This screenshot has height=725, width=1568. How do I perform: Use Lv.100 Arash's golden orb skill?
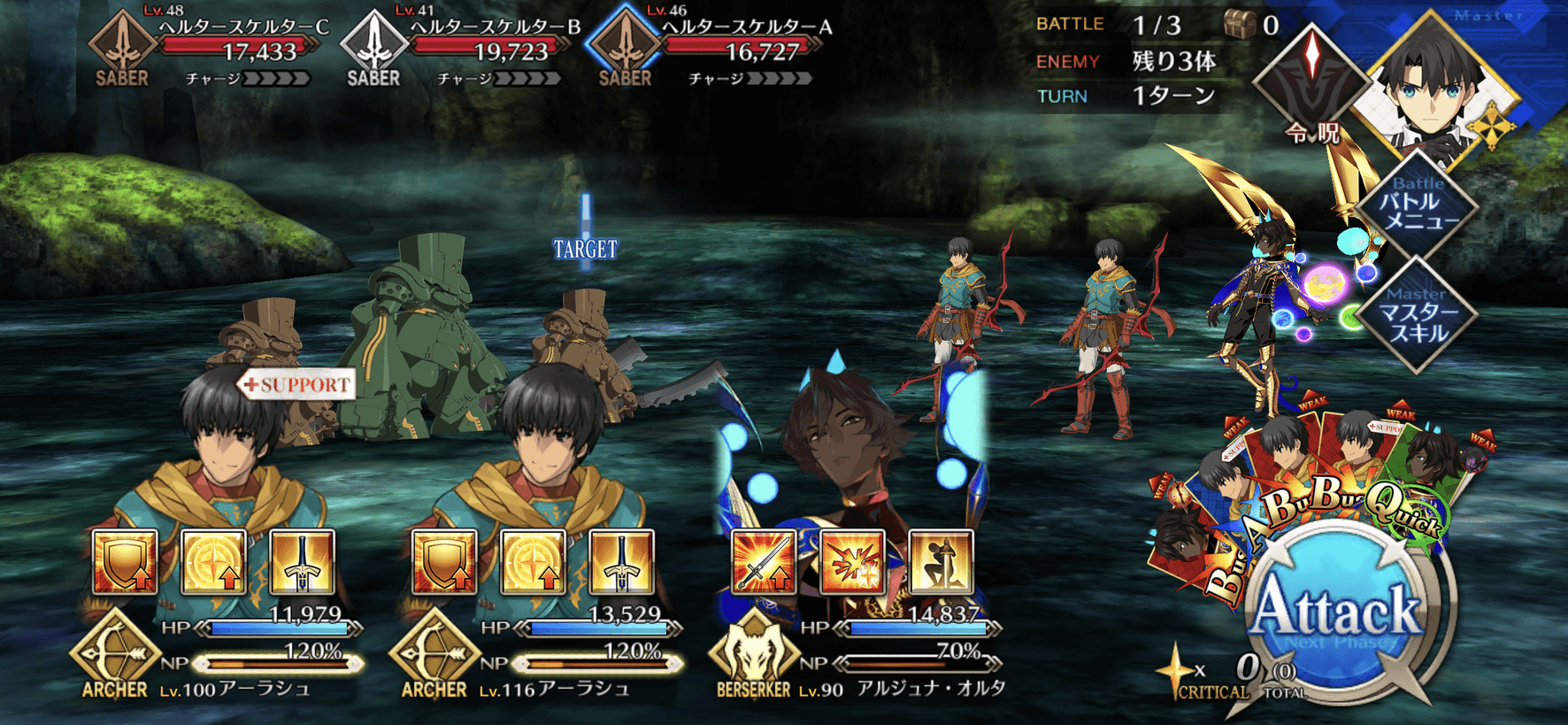tap(213, 561)
